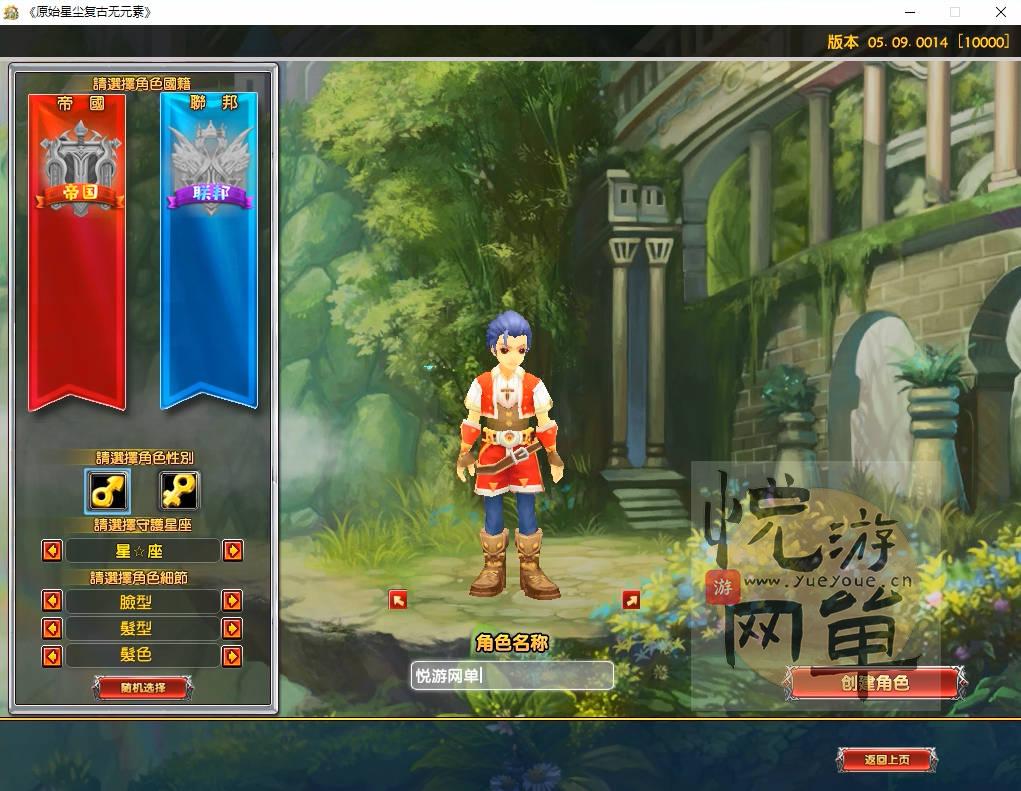Screen dimensions: 1021x791
Task: Switch to previous 臉型 face type
Action: pyautogui.click(x=52, y=601)
